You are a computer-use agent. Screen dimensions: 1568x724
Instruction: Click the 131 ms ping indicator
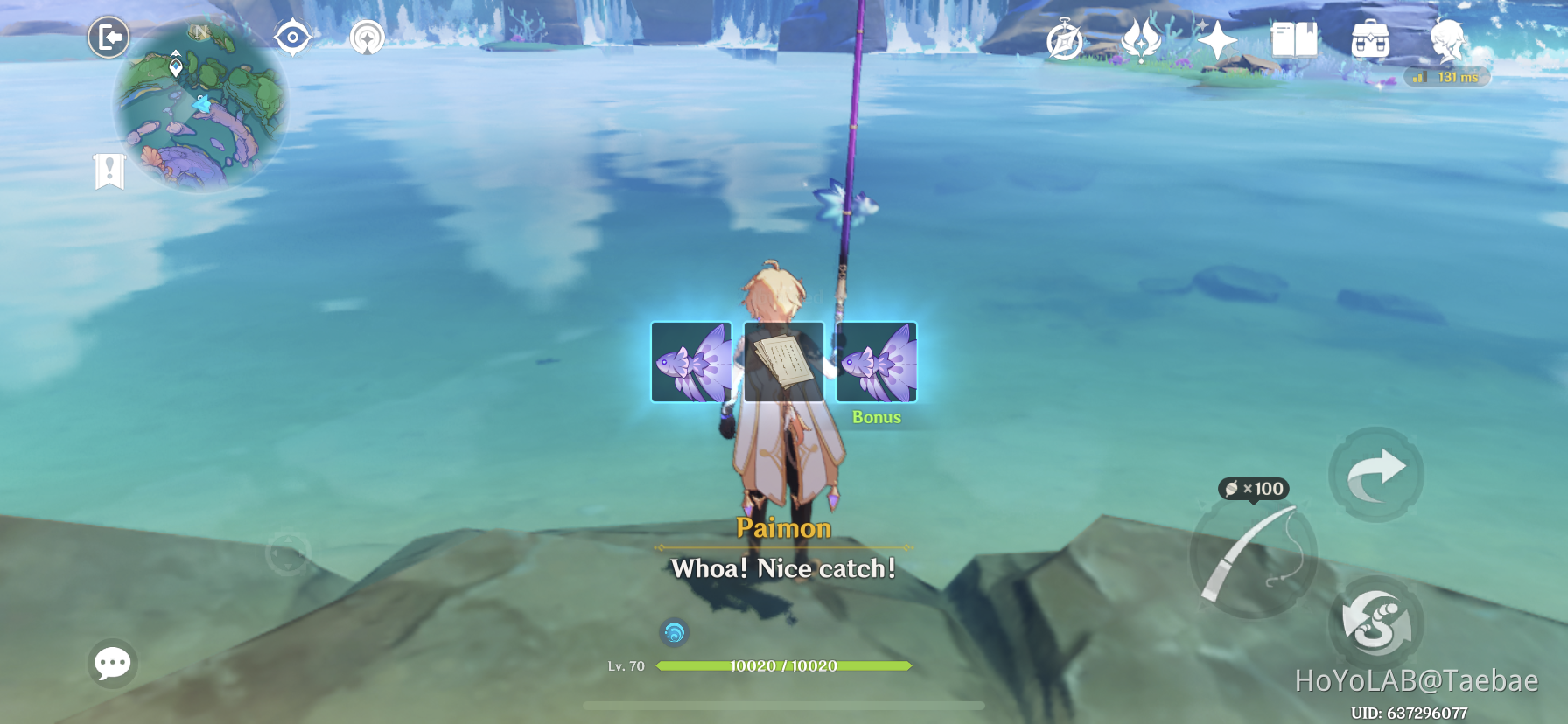pyautogui.click(x=1445, y=77)
